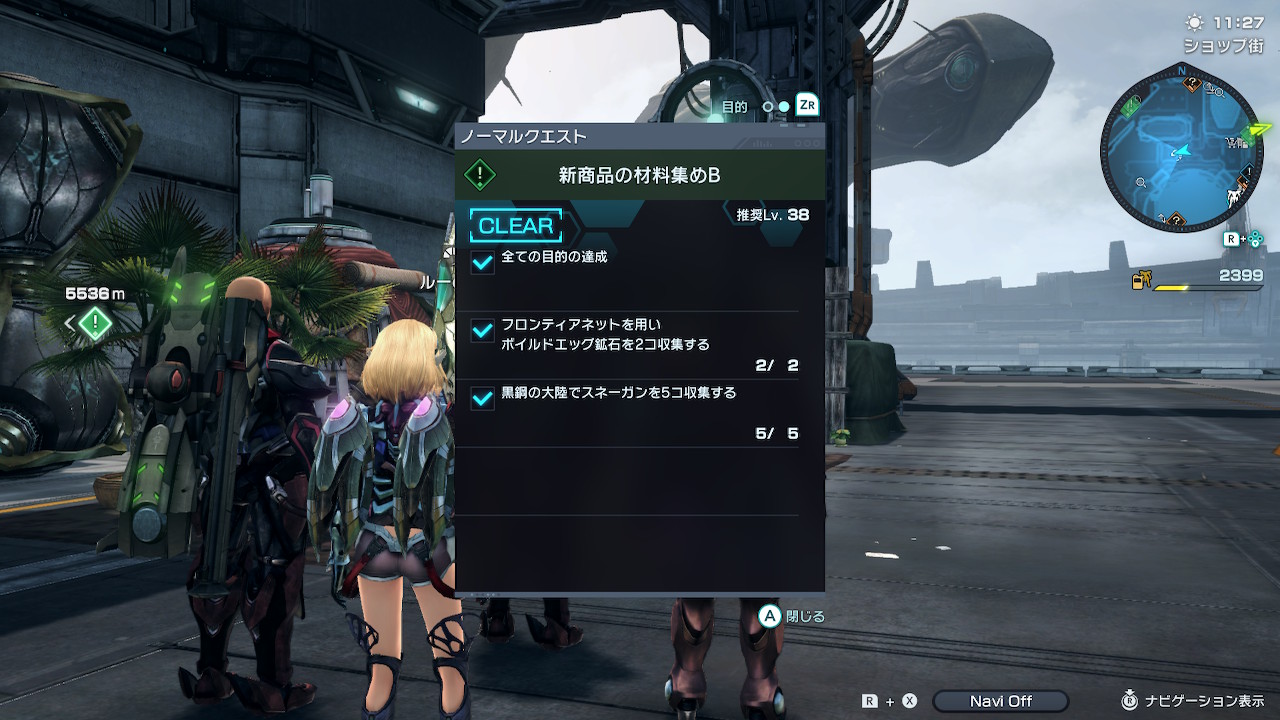Click the 閉じる close label

point(805,616)
